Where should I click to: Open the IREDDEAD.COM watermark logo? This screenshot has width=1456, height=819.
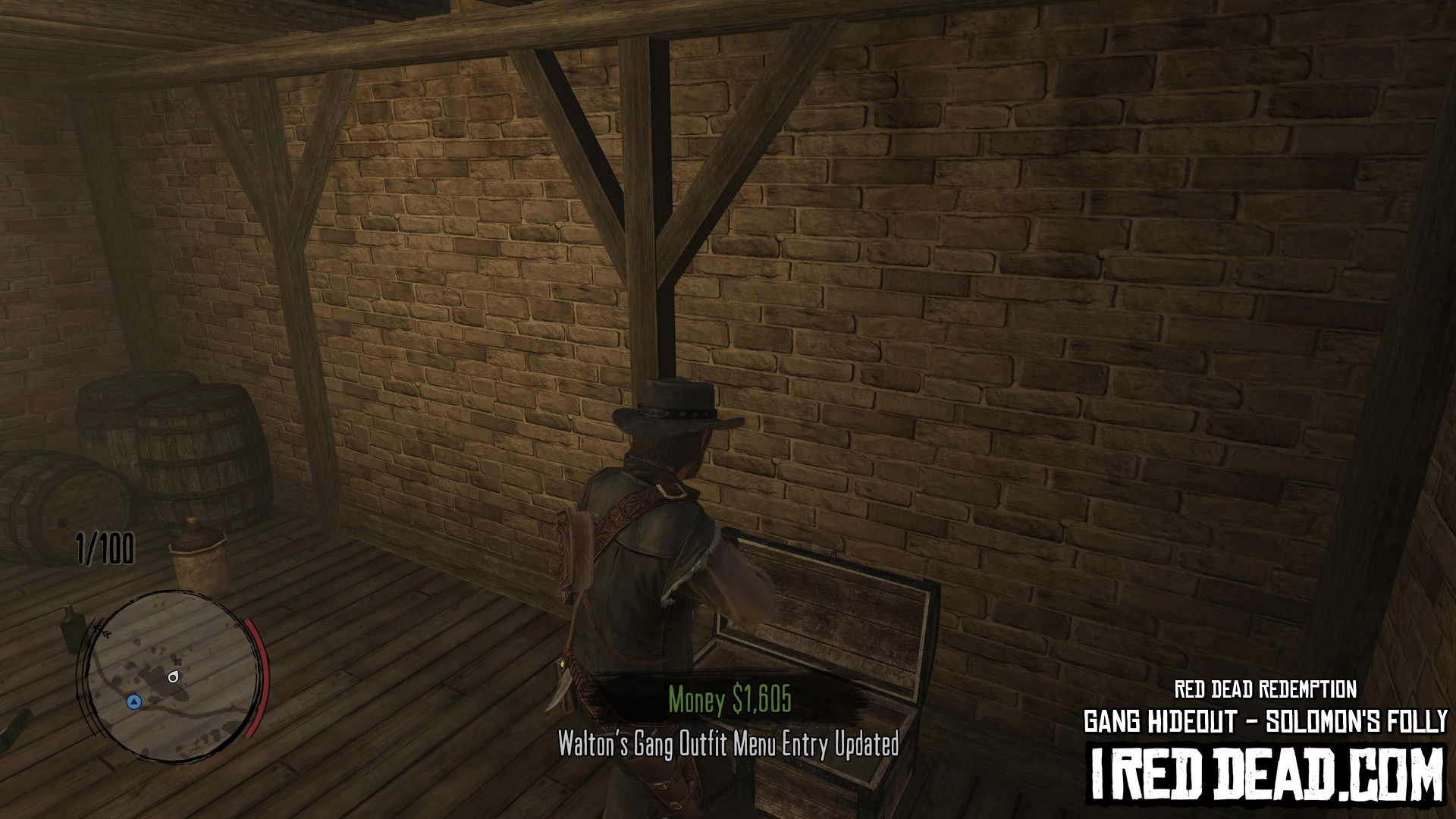coord(1266,773)
